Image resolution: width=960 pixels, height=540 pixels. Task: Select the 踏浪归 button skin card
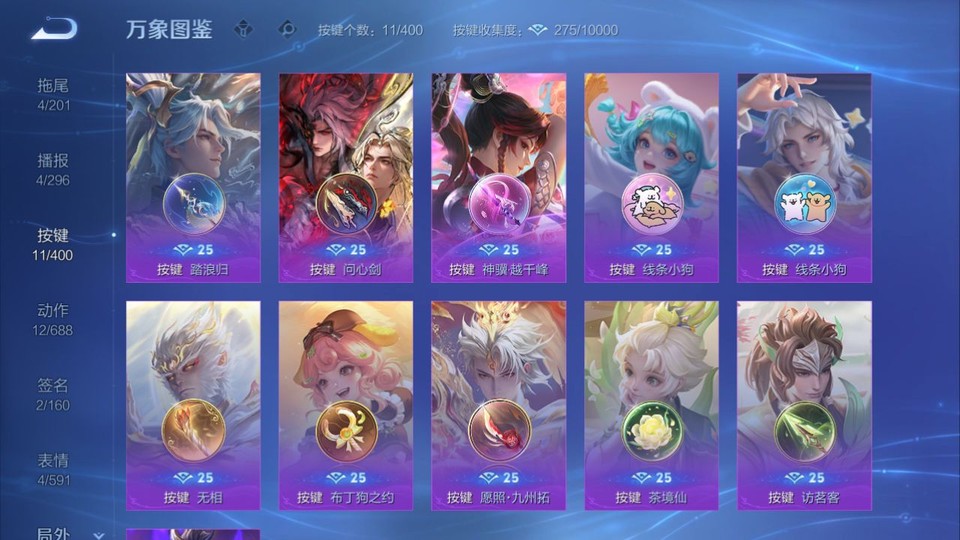[193, 178]
